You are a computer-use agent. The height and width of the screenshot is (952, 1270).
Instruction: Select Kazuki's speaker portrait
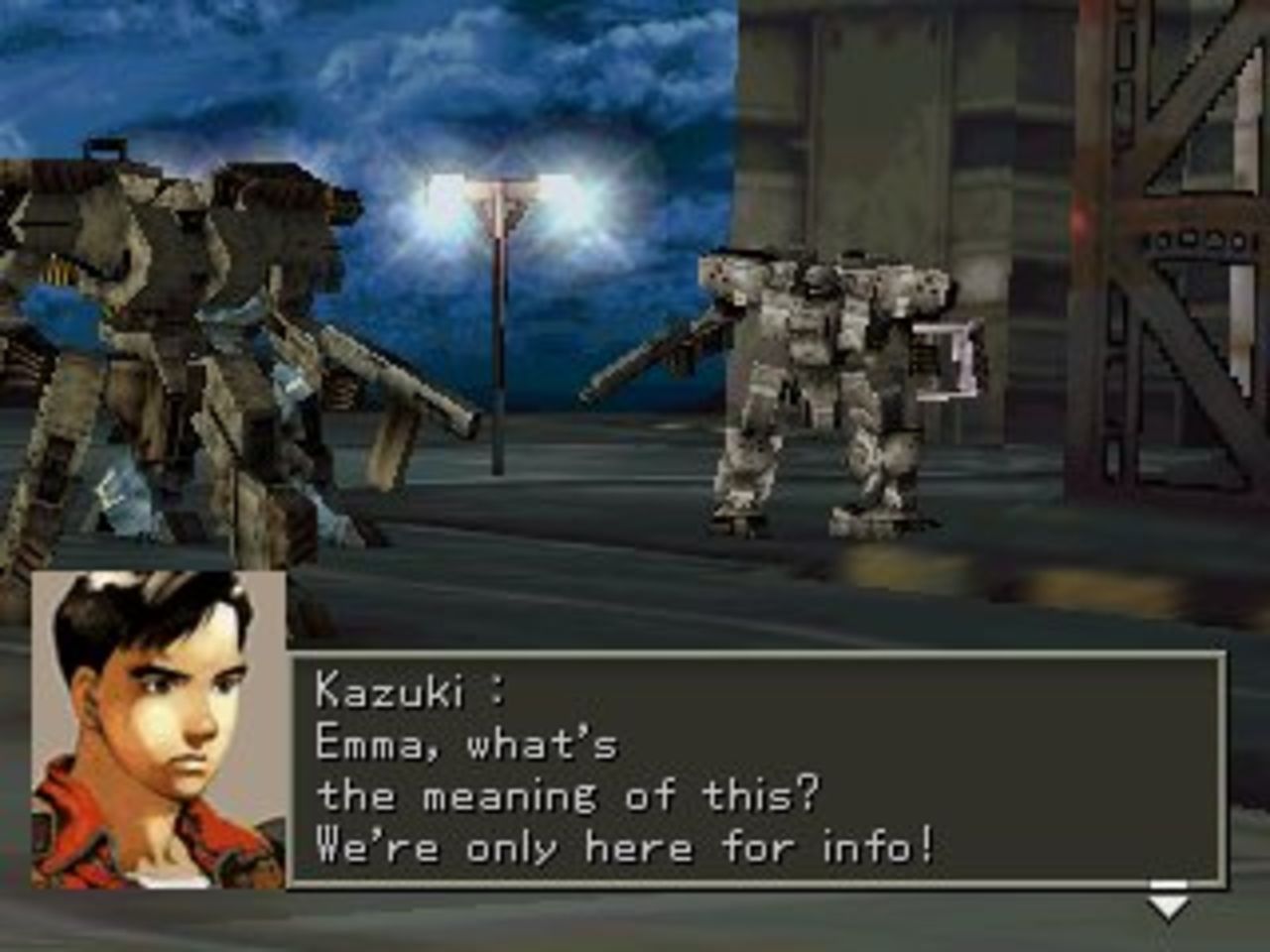click(159, 730)
